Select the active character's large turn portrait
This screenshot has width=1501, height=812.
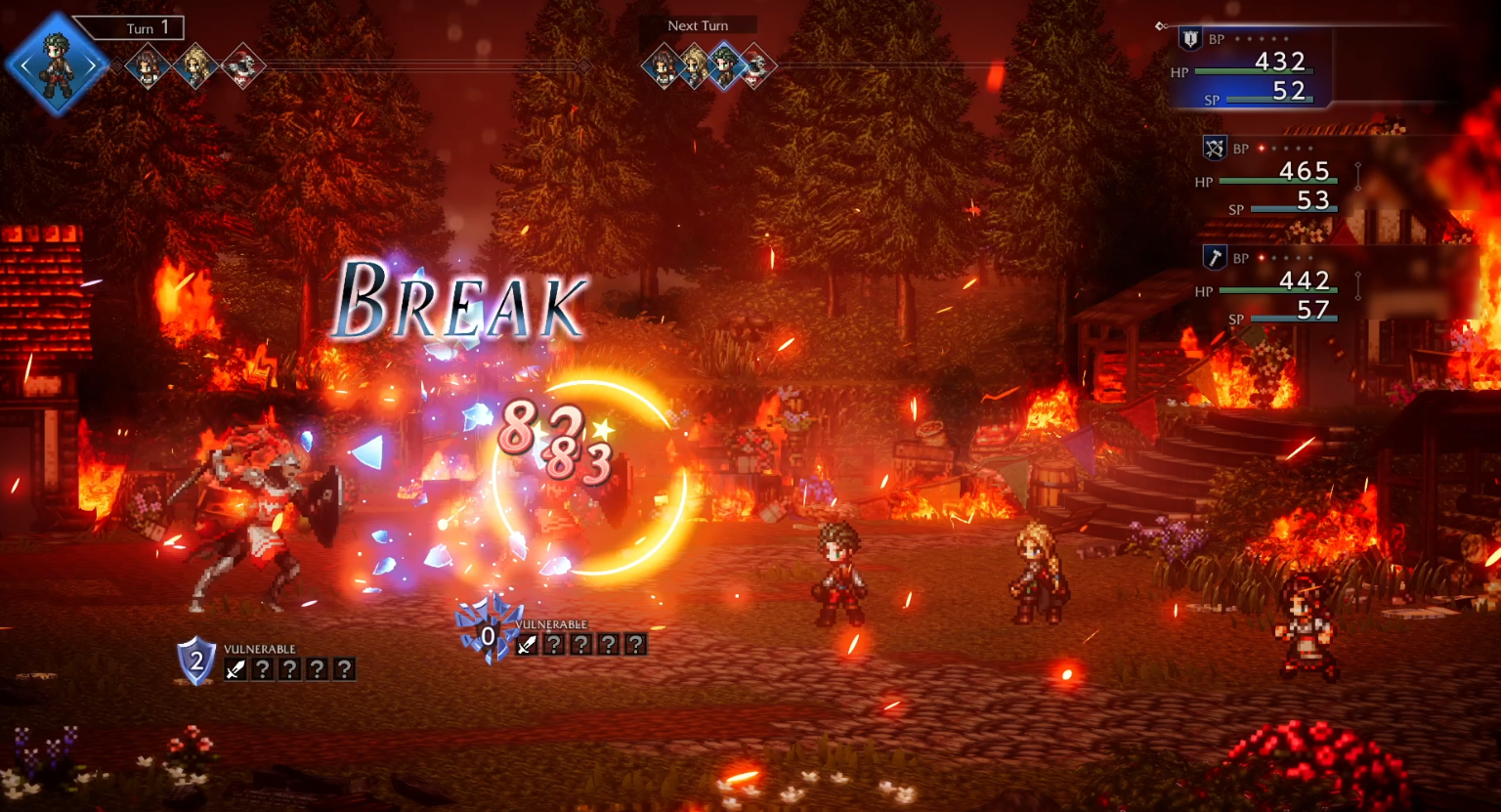click(57, 64)
